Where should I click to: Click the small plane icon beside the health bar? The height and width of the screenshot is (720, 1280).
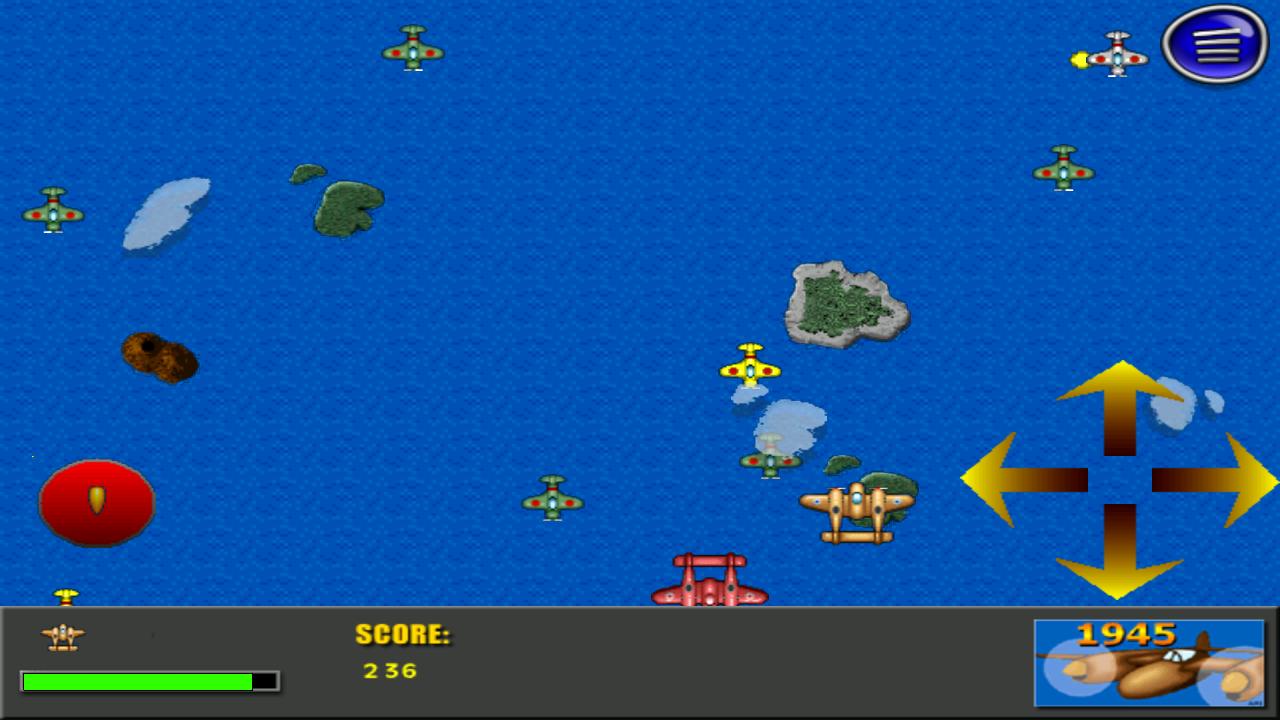click(62, 637)
